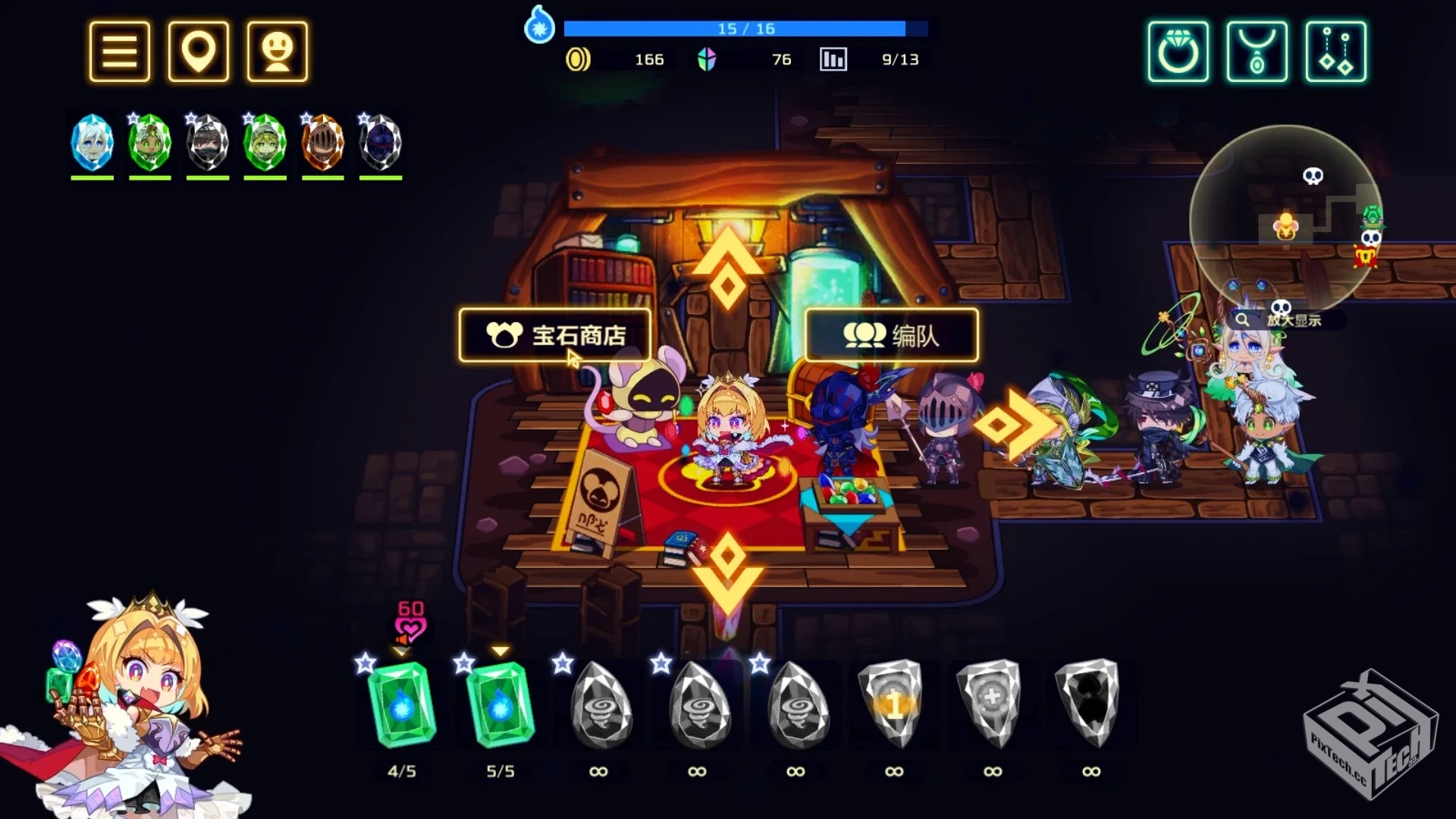Click the gold coin currency icon
Viewport: 1456px width, 819px height.
(x=580, y=59)
